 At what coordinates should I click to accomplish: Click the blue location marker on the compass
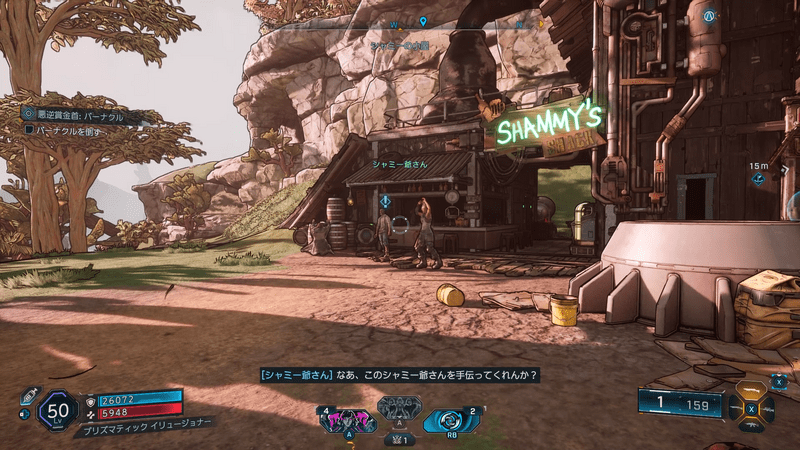point(423,21)
